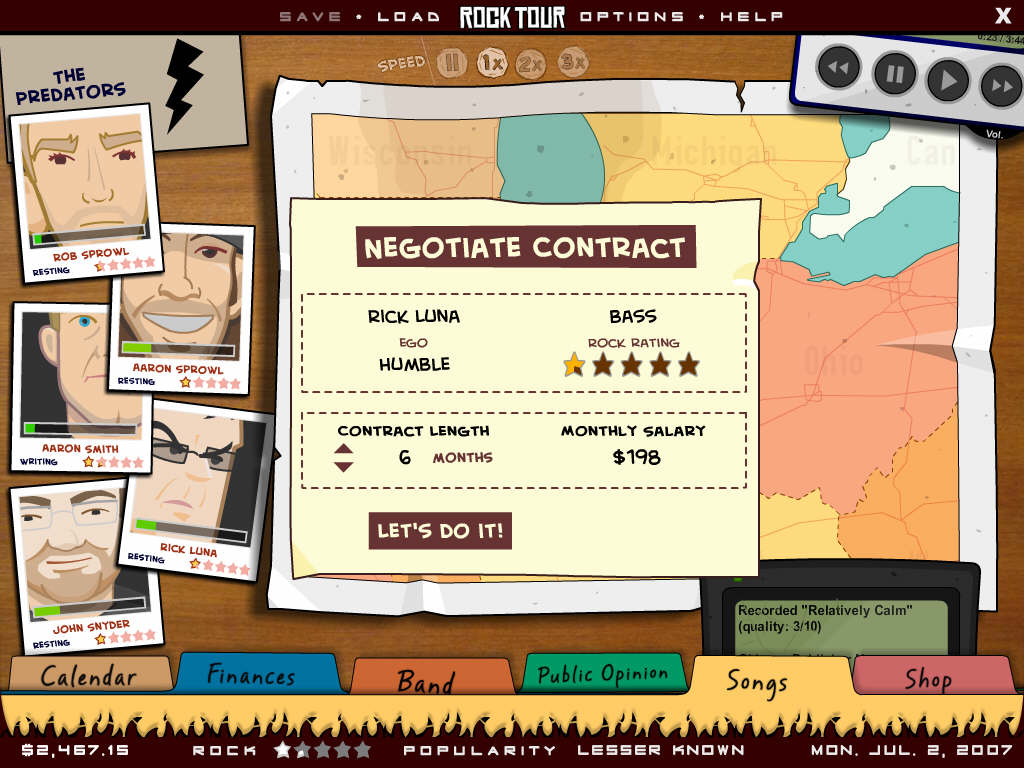Switch to the Songs tab
The height and width of the screenshot is (768, 1024).
pos(757,681)
